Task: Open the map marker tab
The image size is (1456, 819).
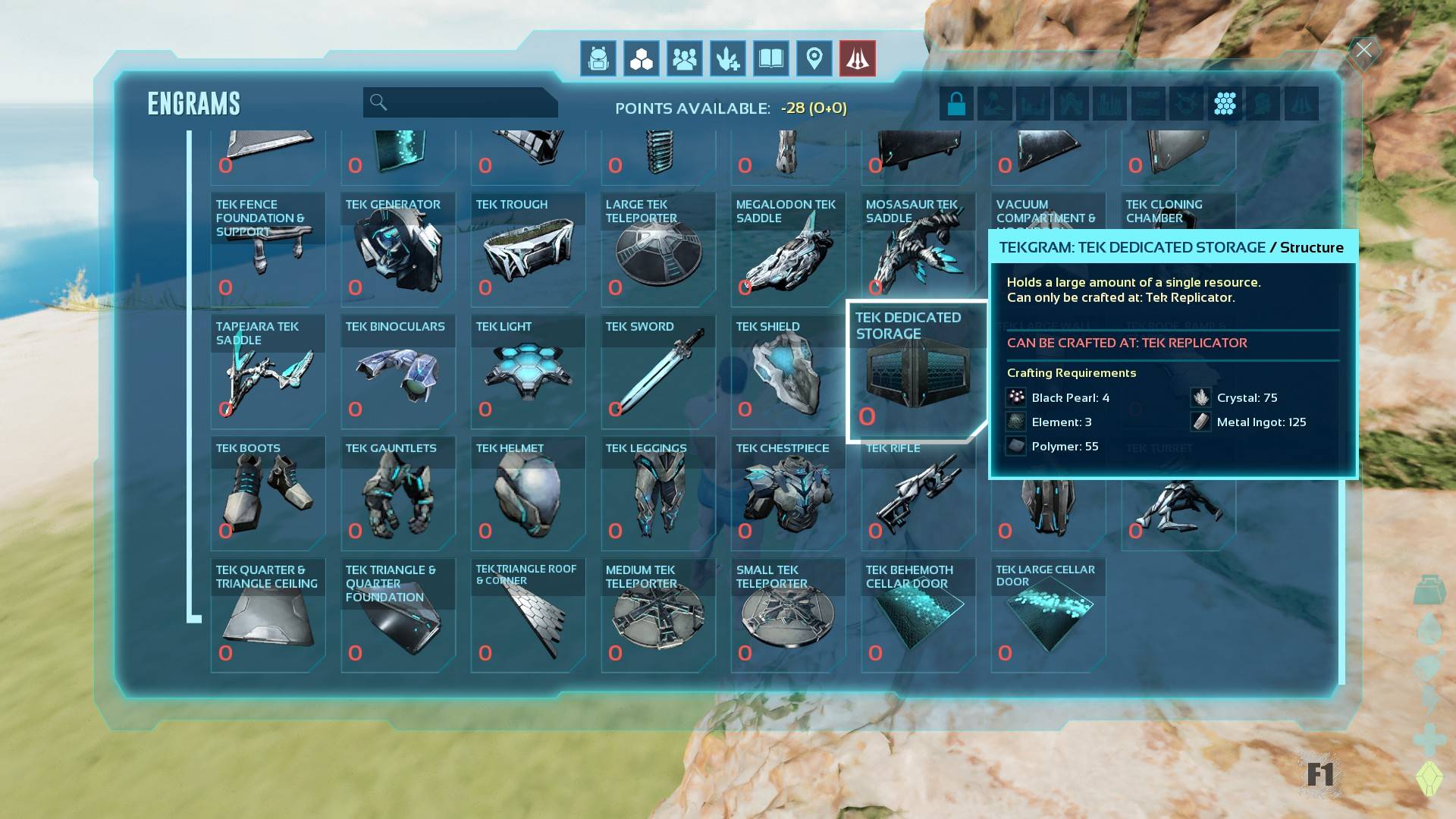Action: tap(814, 58)
